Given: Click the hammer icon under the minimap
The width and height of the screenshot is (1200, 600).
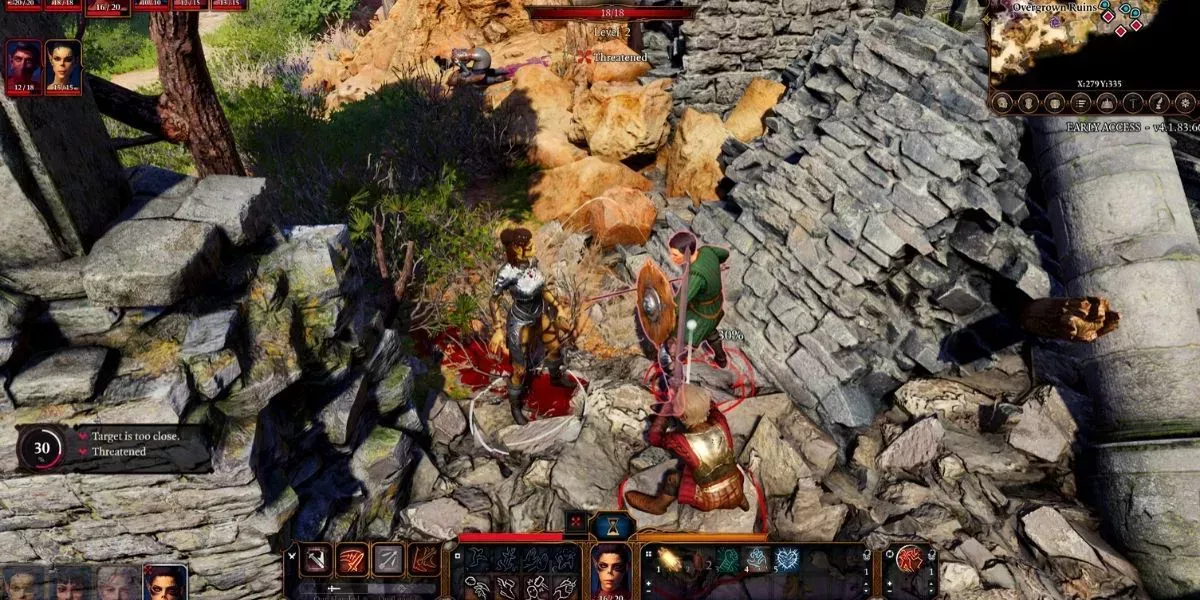Looking at the screenshot, I should click(1133, 102).
